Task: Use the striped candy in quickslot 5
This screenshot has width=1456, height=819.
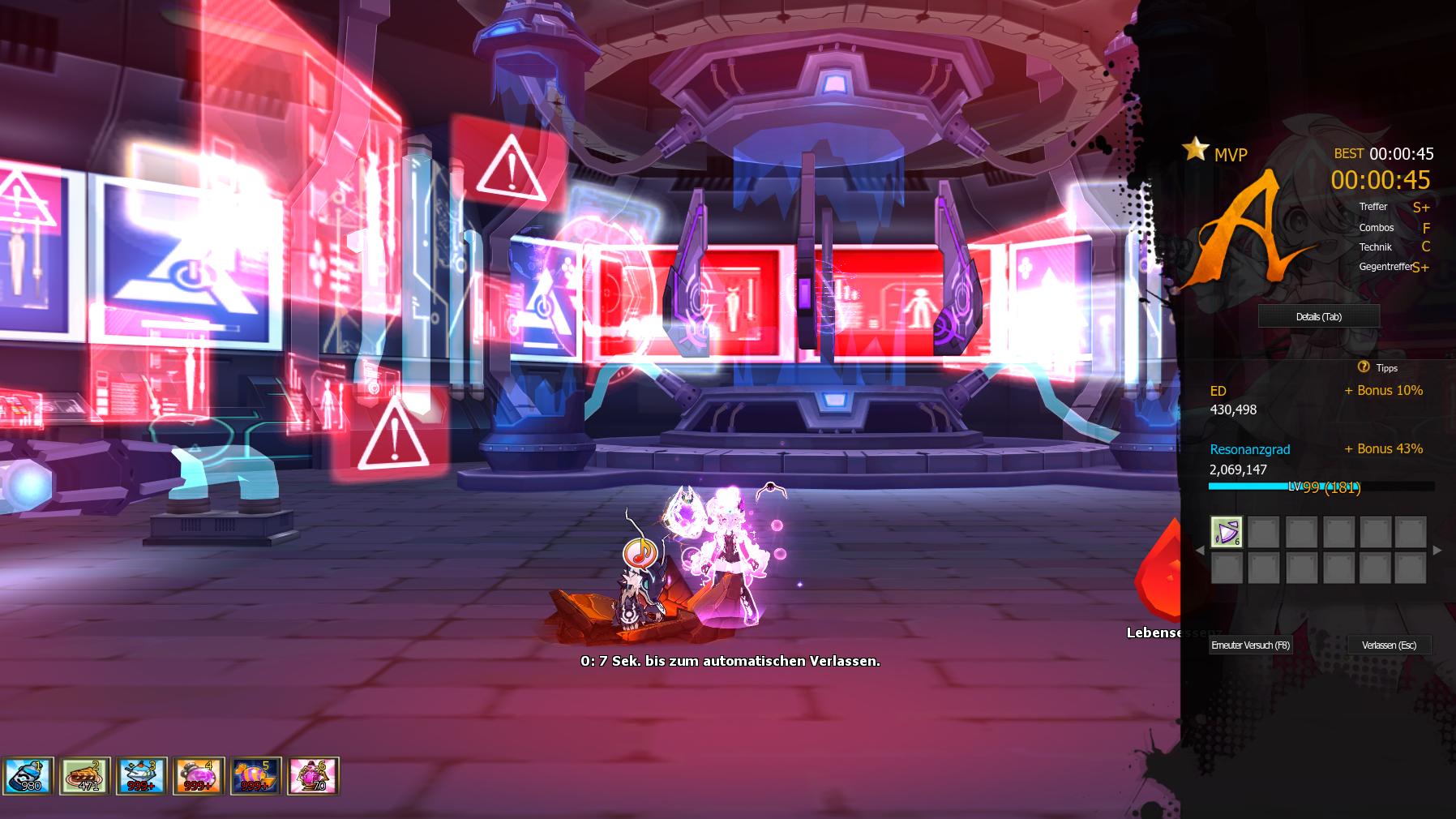Action: click(x=255, y=776)
